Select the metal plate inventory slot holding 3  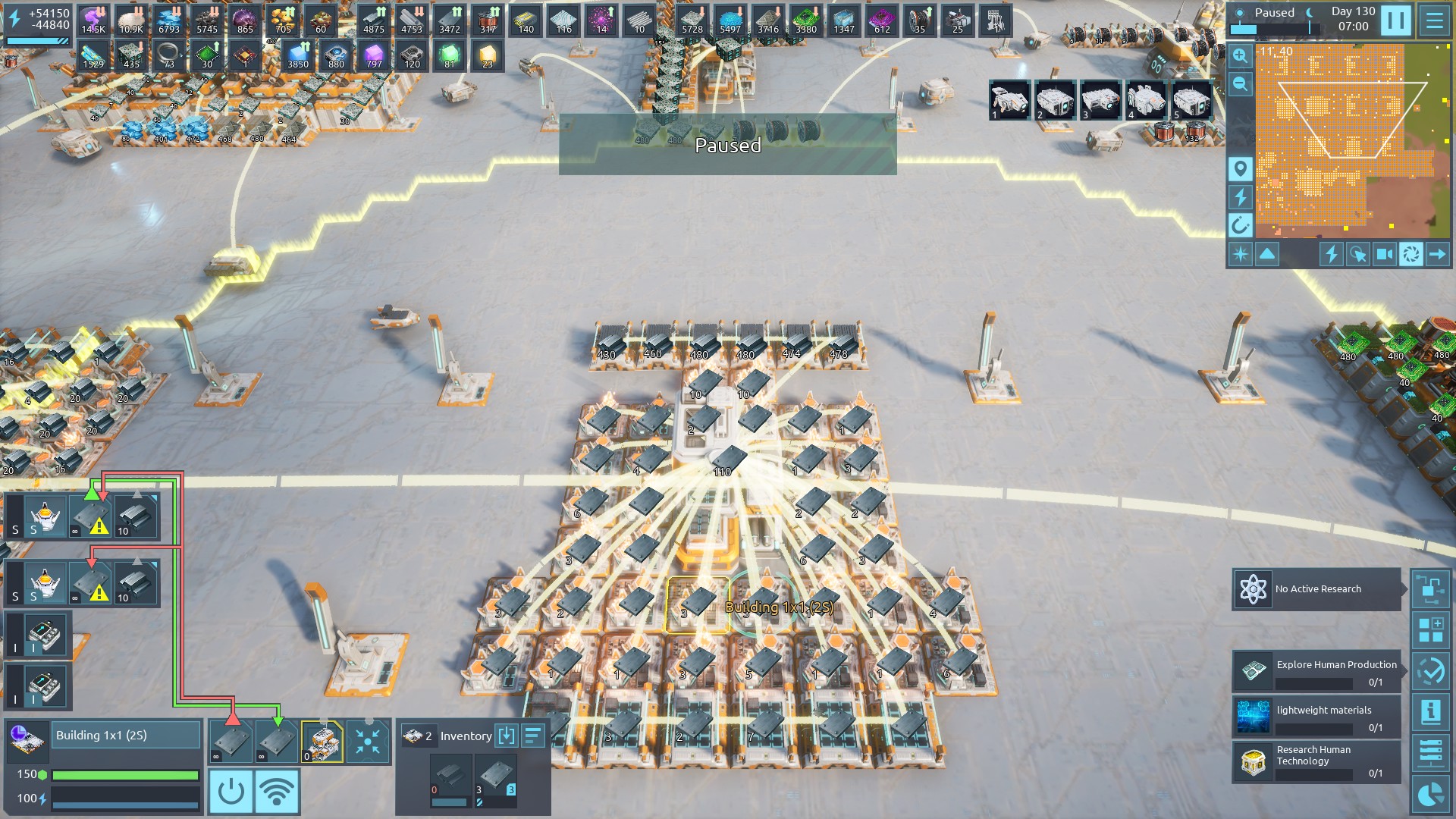(x=496, y=780)
